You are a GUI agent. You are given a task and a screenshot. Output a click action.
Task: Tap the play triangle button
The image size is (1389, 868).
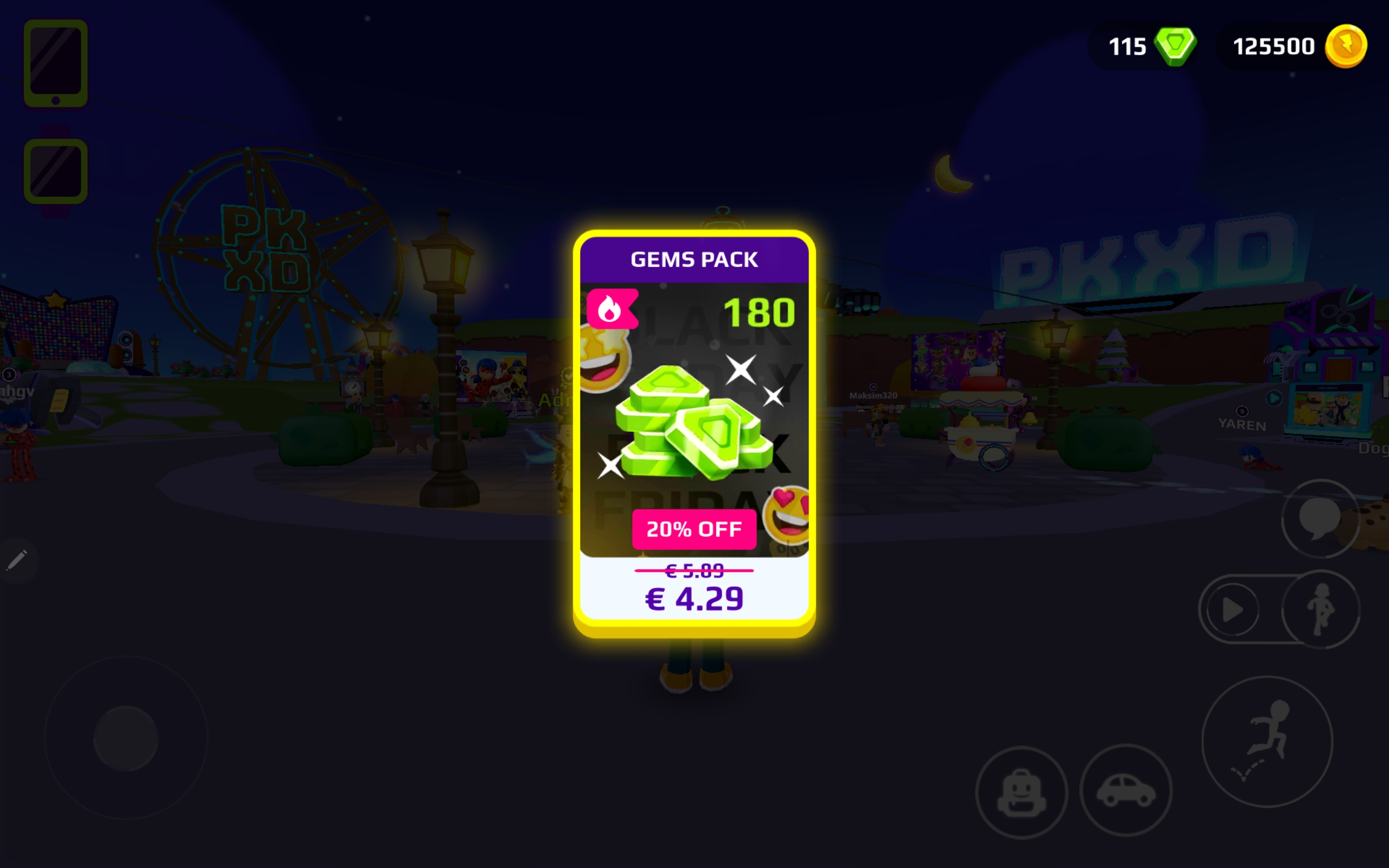(x=1232, y=610)
